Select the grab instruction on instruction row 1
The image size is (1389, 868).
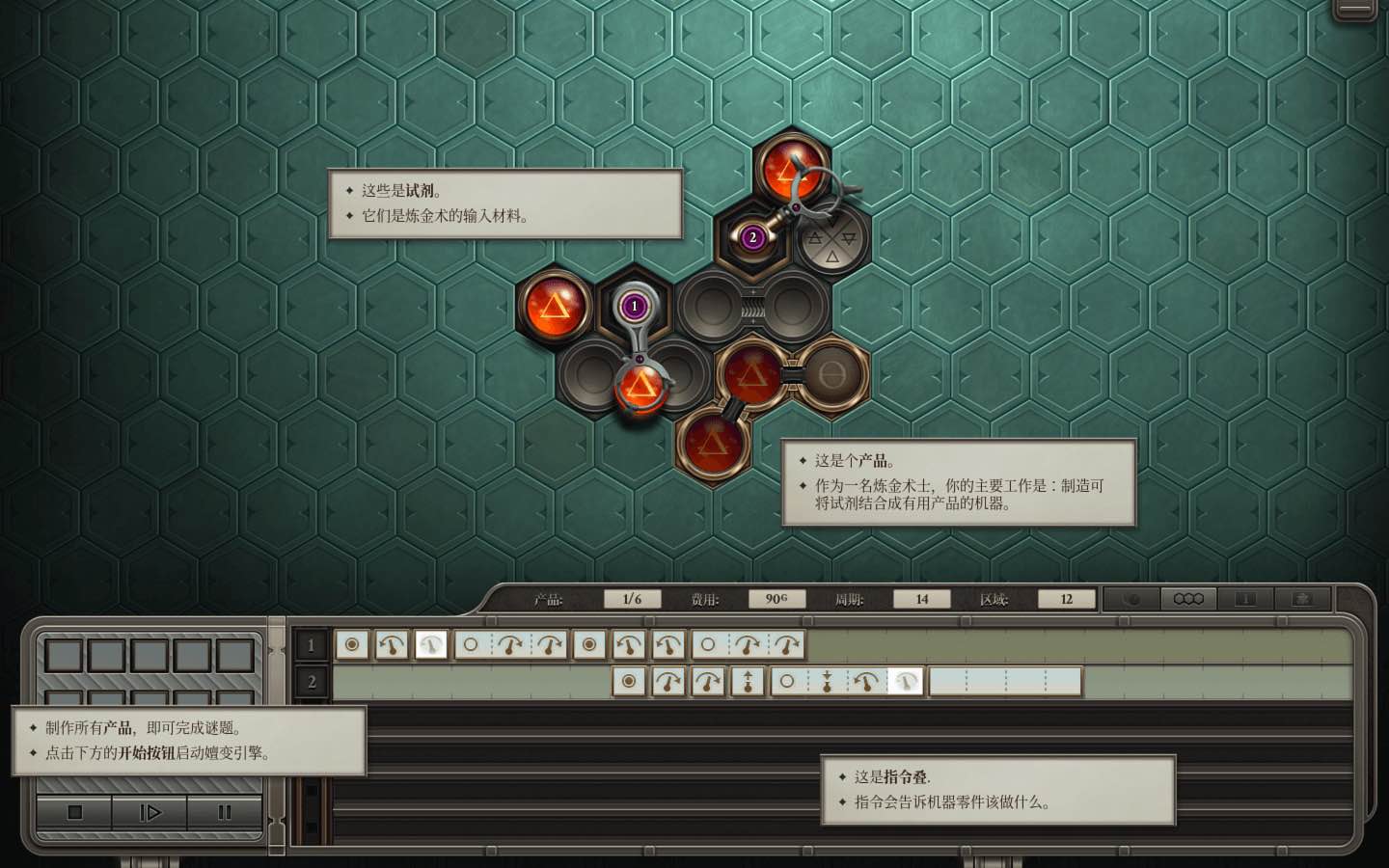[x=352, y=644]
